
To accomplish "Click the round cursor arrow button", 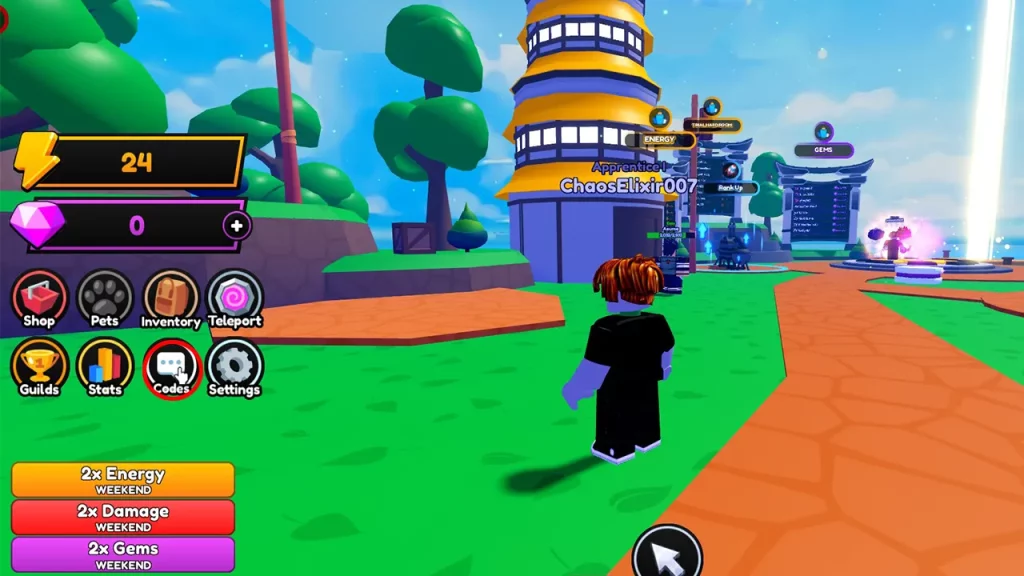I will [x=667, y=552].
